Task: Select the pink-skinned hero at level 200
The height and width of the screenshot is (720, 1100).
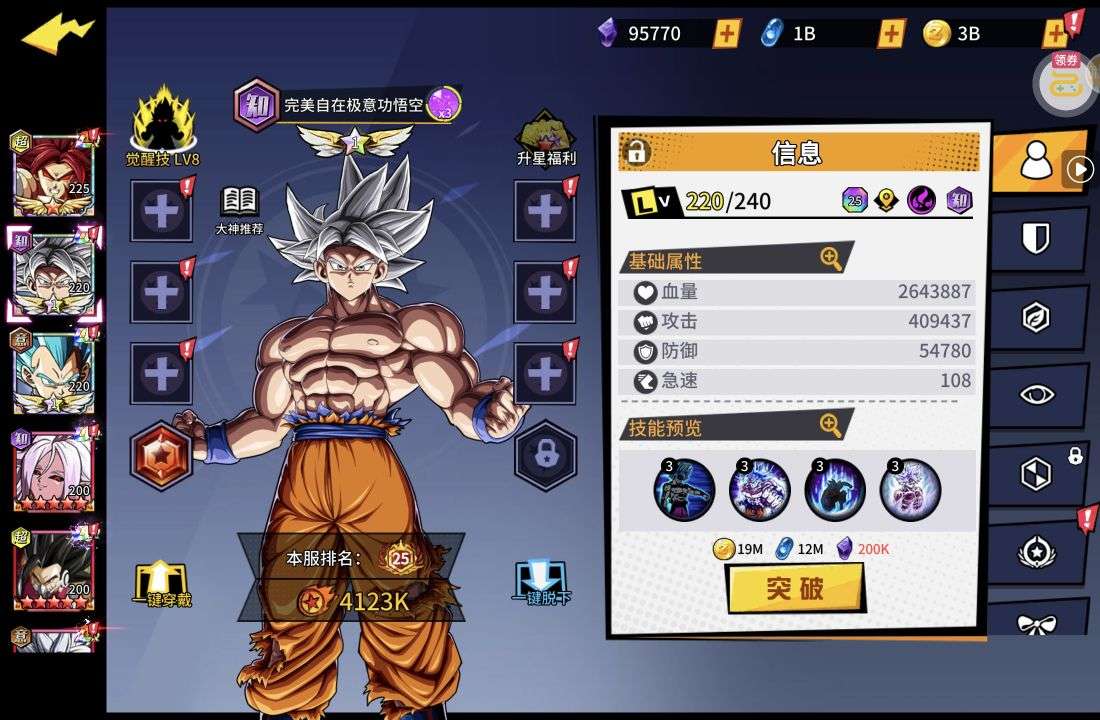Action: pyautogui.click(x=54, y=469)
